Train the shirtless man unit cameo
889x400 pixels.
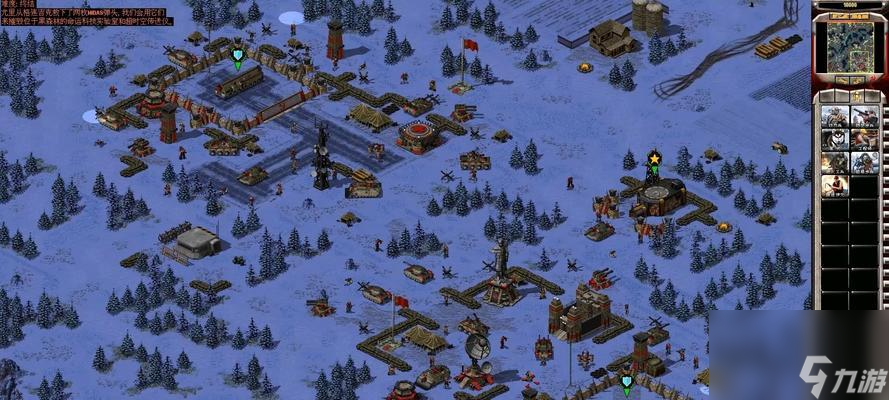[835, 186]
